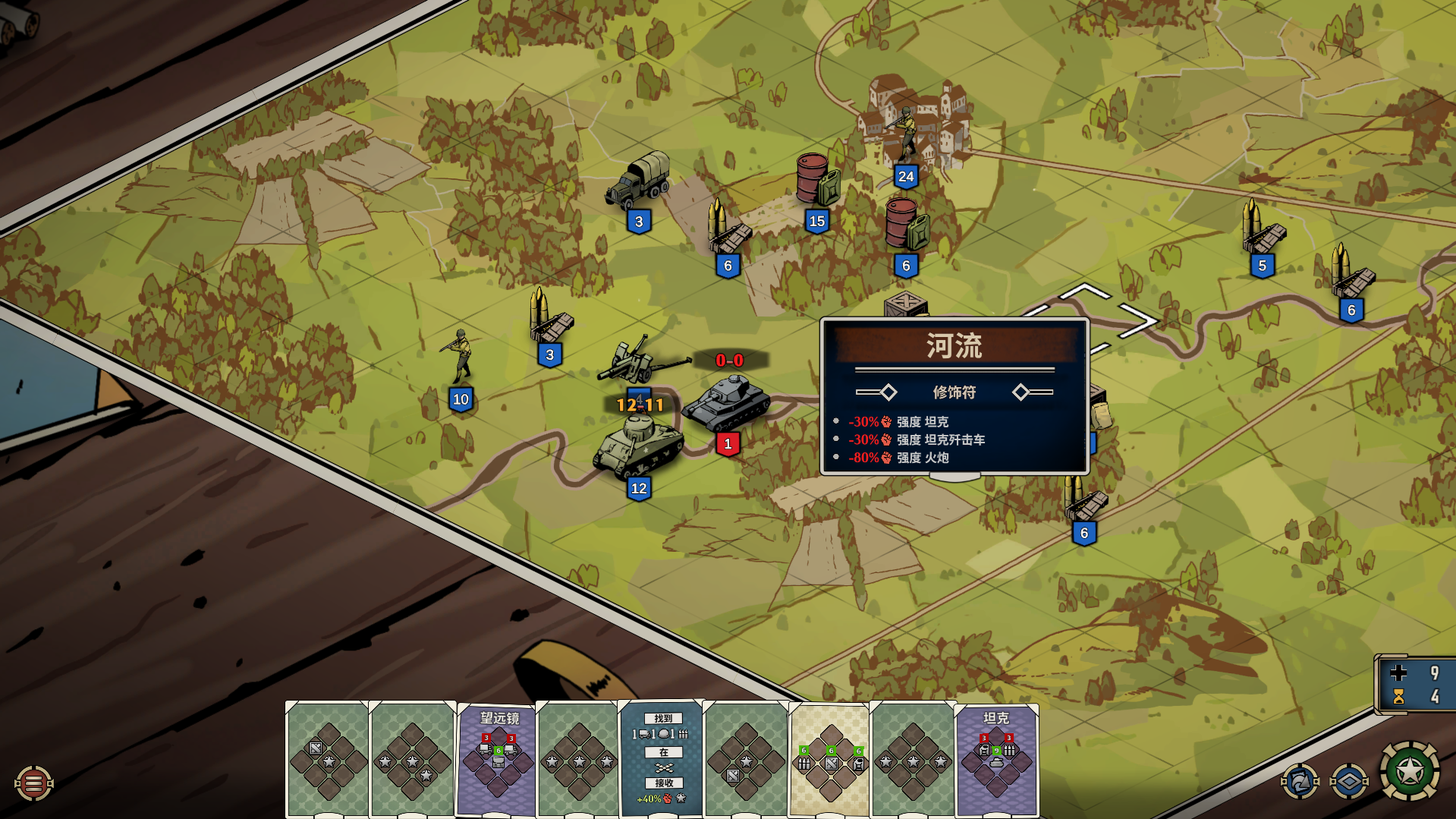Choose the supply truck marked 3

[639, 183]
